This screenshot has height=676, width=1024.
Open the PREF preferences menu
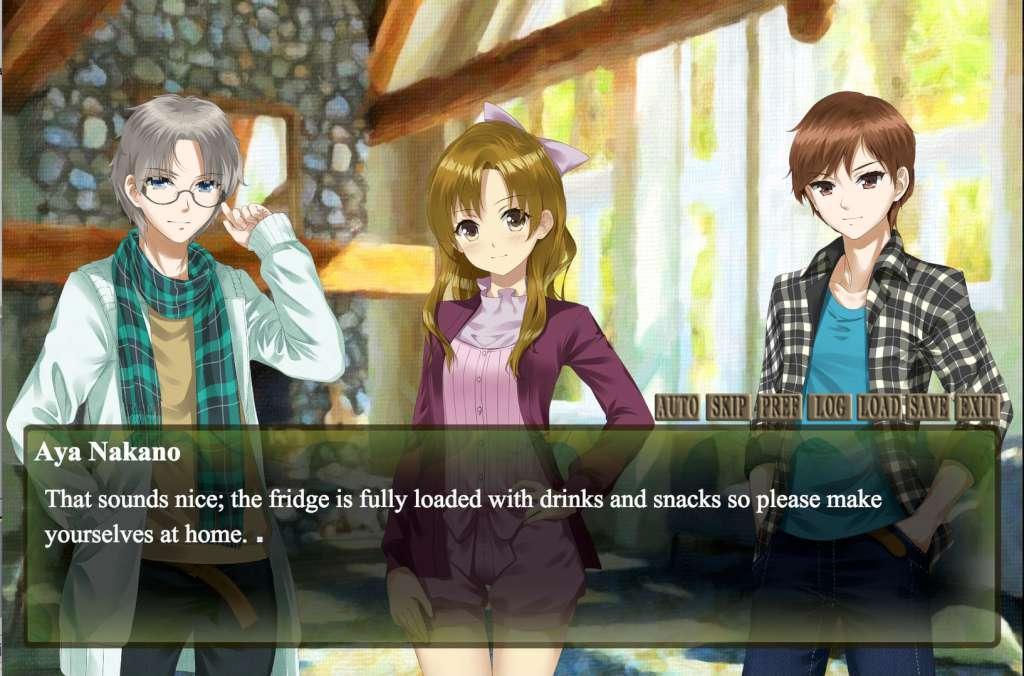[779, 407]
